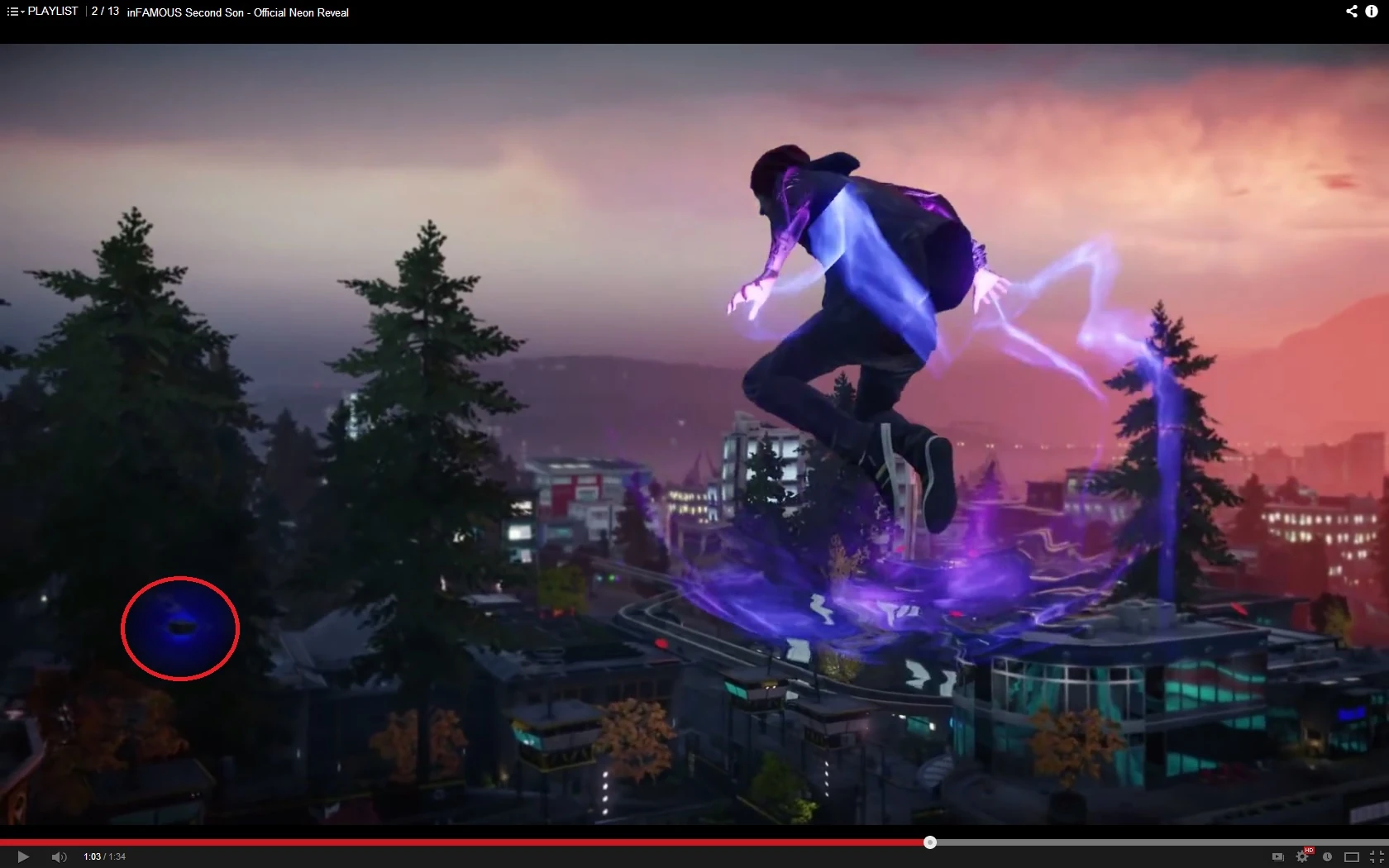This screenshot has width=1389, height=868.
Task: Click the white scrubber handle
Action: pyautogui.click(x=929, y=842)
